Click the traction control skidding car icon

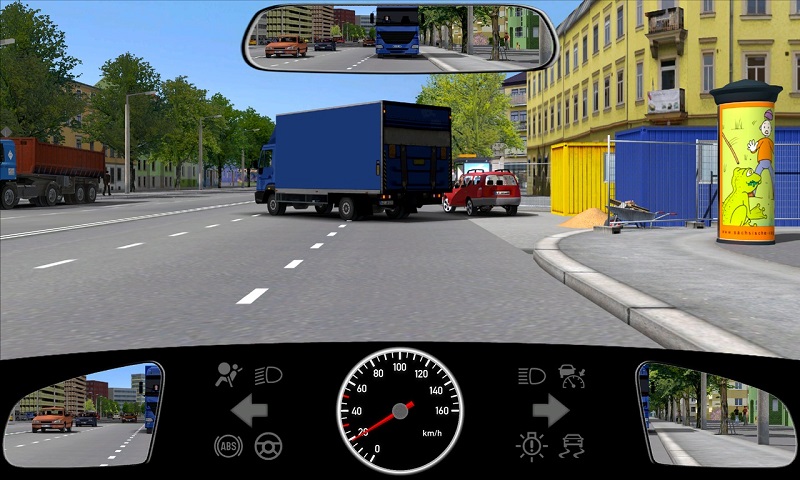click(x=572, y=445)
